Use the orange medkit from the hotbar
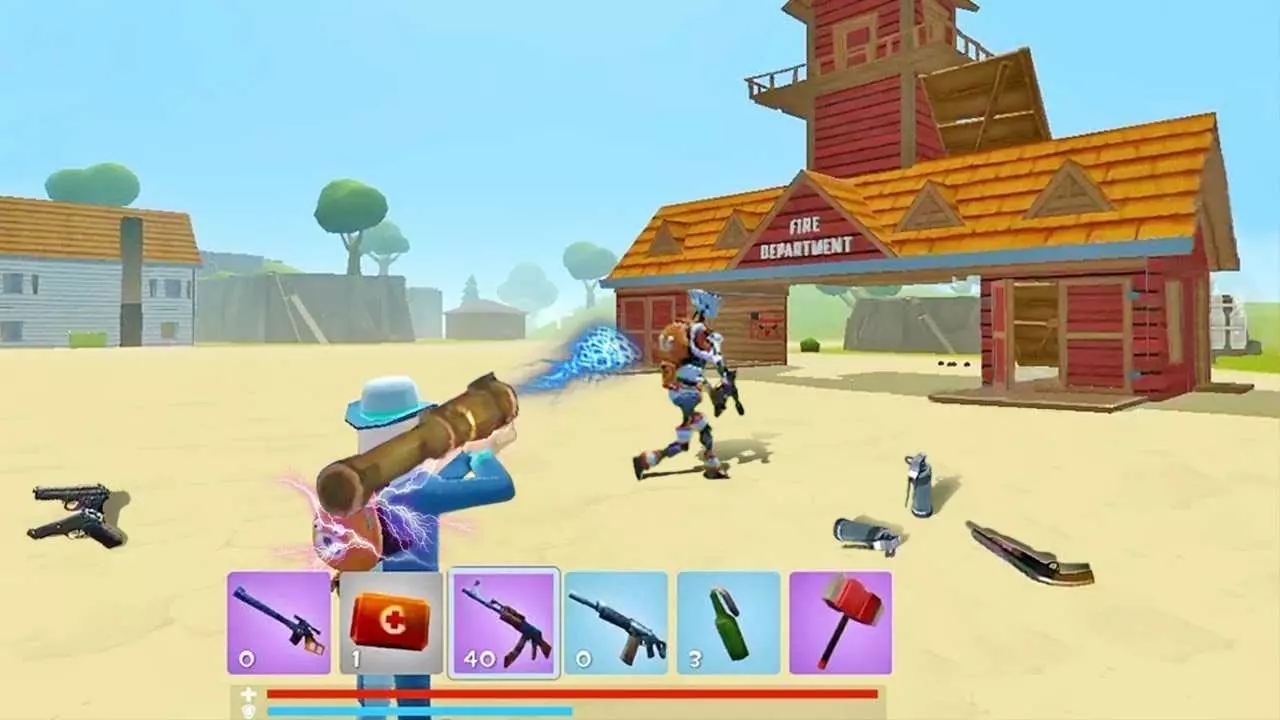The width and height of the screenshot is (1280, 720). pyautogui.click(x=389, y=625)
